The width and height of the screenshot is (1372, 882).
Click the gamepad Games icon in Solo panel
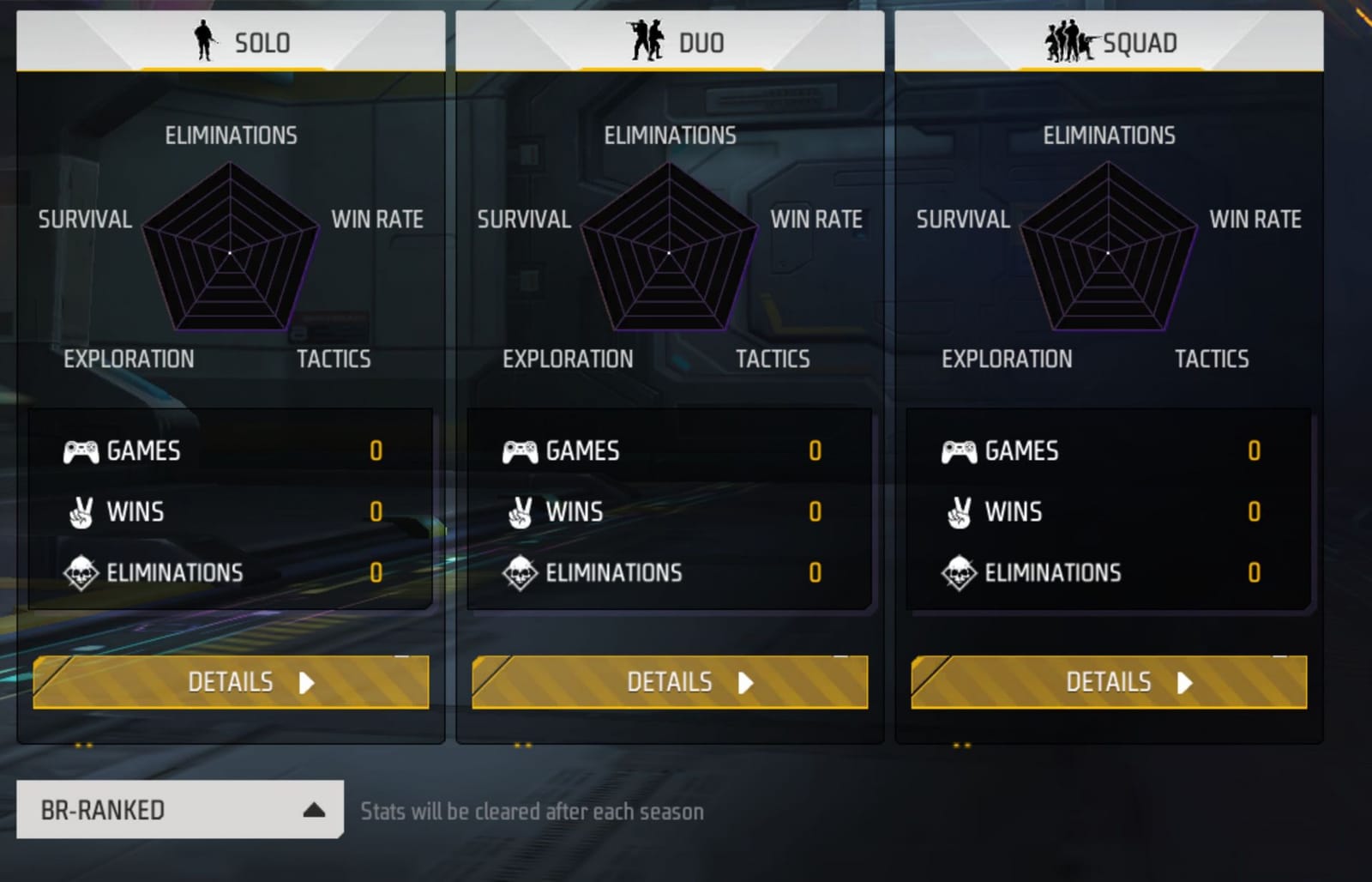coord(79,450)
